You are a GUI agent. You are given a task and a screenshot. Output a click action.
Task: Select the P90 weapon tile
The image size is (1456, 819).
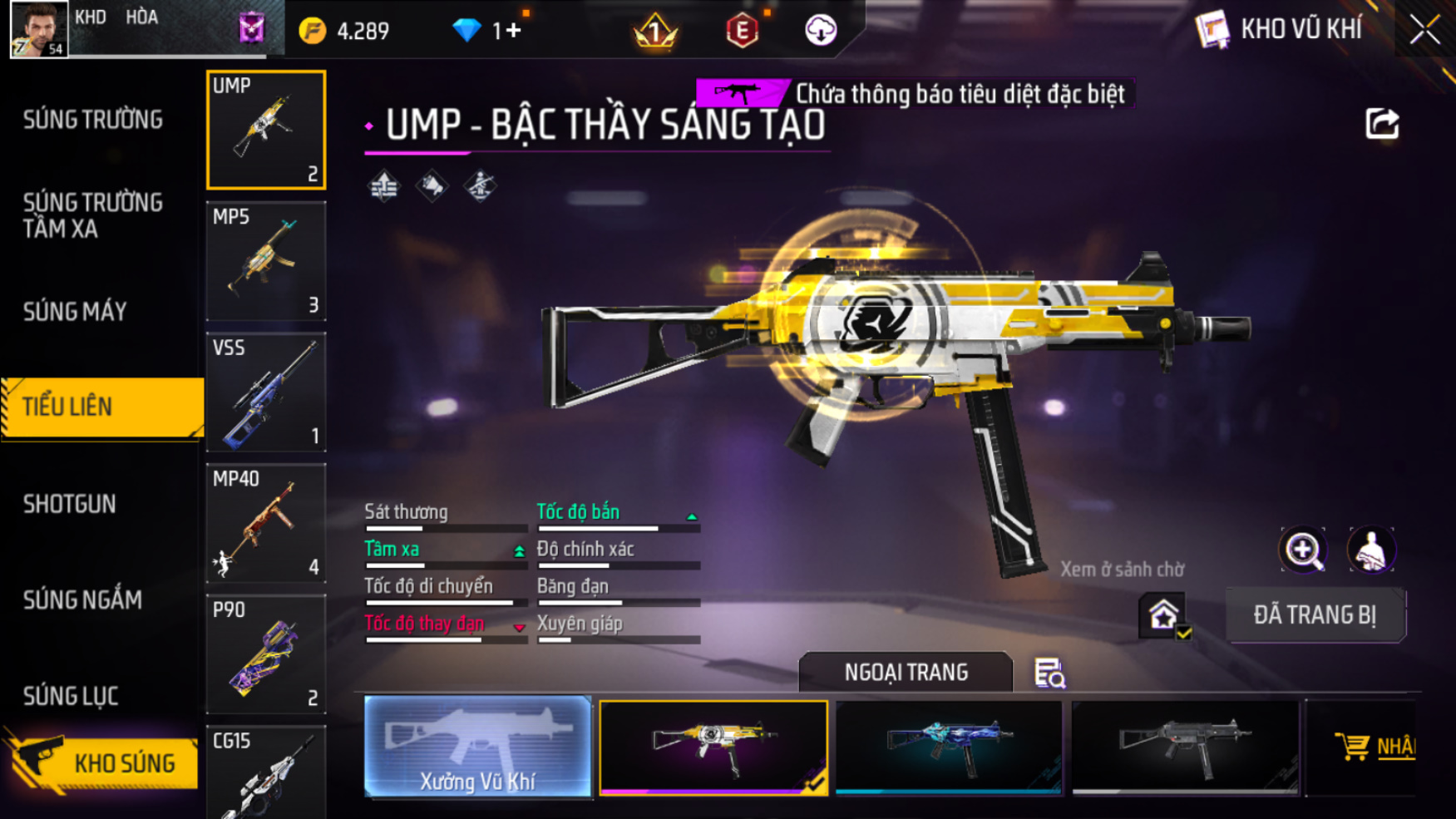pyautogui.click(x=266, y=654)
